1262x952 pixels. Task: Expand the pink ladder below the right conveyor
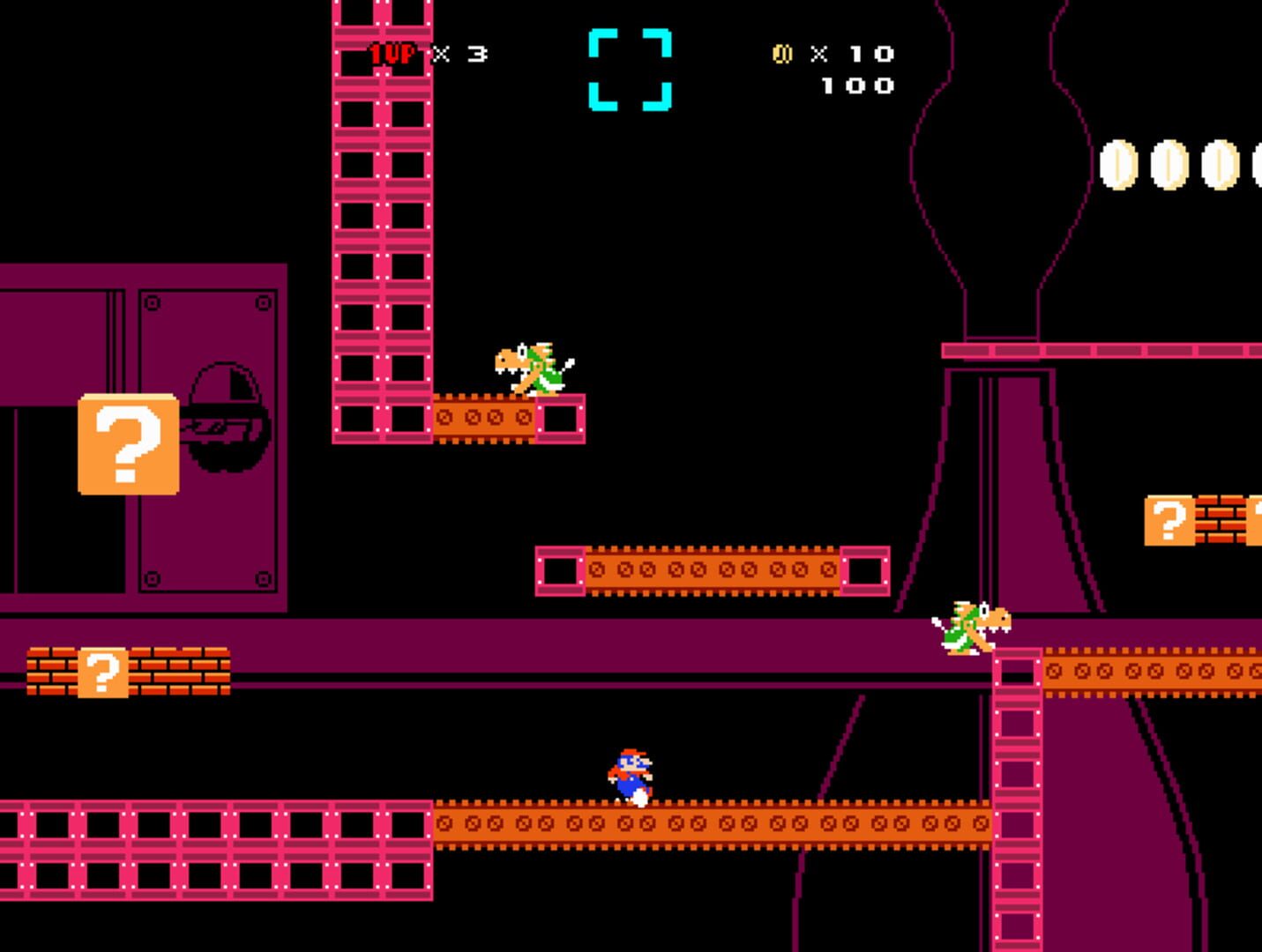1016,793
